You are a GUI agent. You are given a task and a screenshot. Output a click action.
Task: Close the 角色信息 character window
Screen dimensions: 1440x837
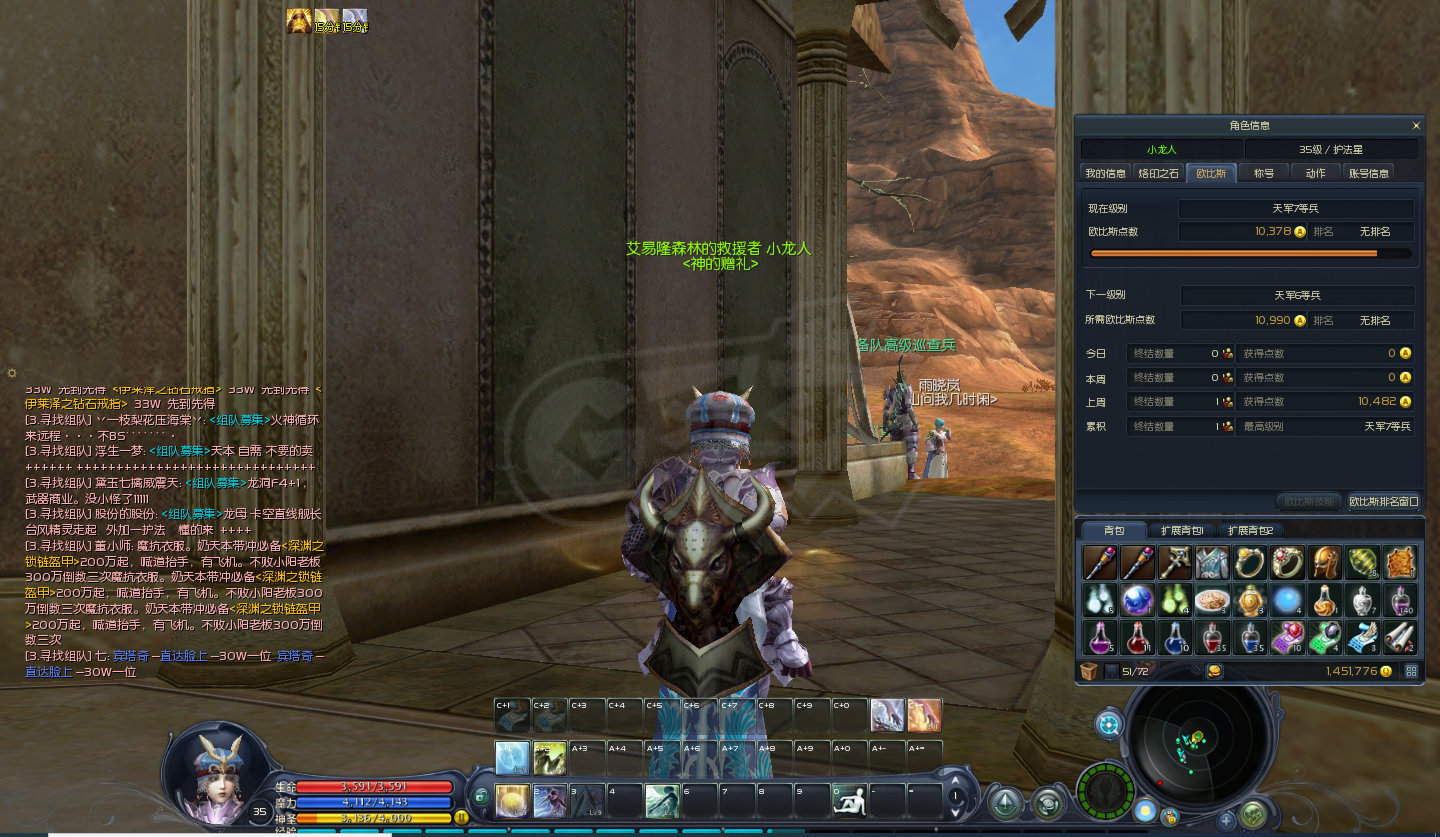coord(1416,126)
